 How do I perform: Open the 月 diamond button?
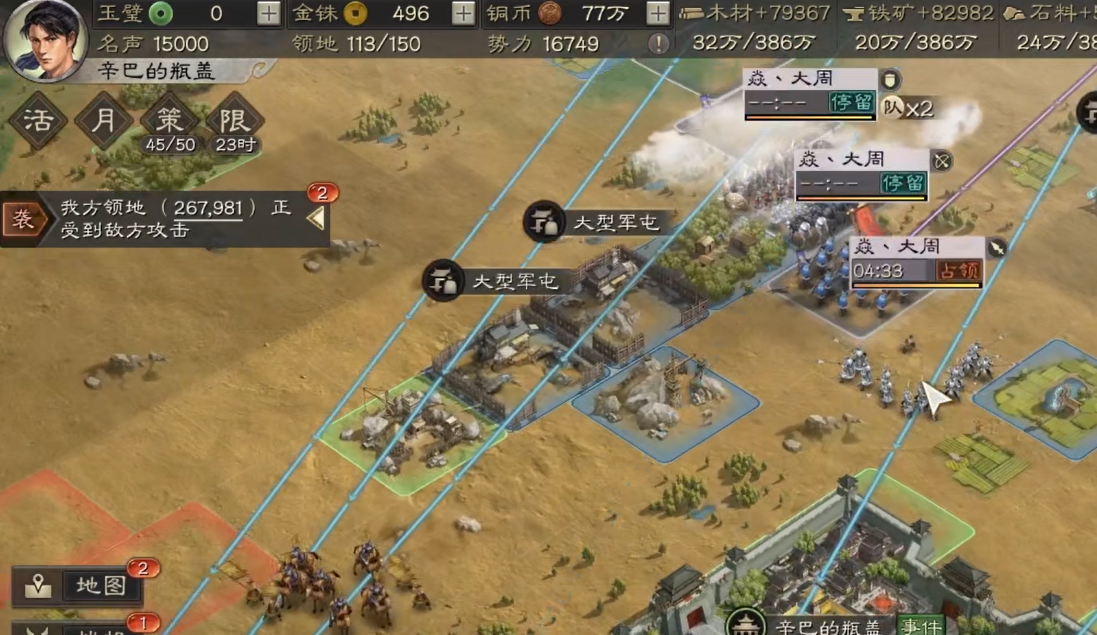tap(104, 121)
